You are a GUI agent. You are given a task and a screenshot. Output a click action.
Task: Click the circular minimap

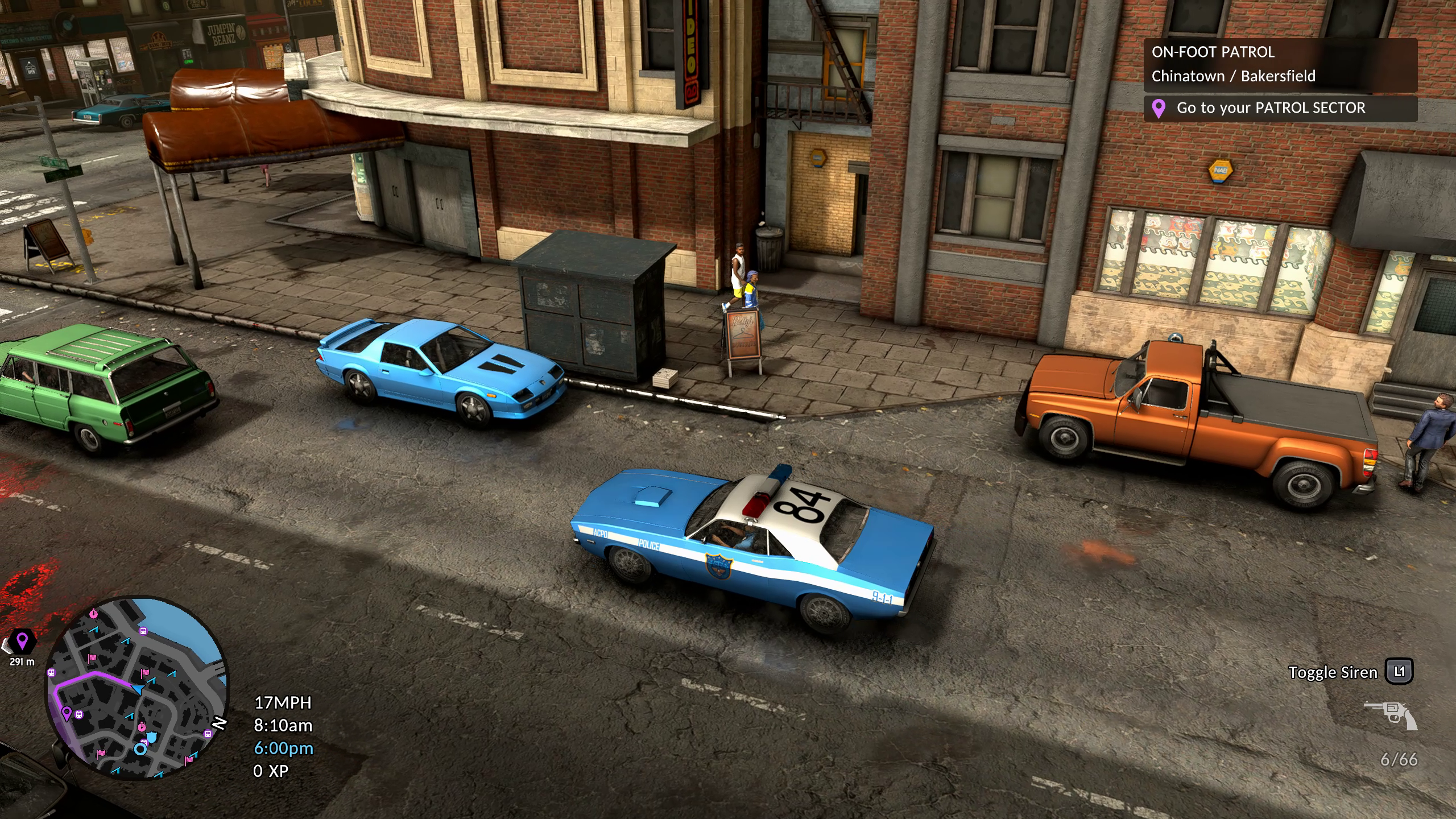pos(136,687)
